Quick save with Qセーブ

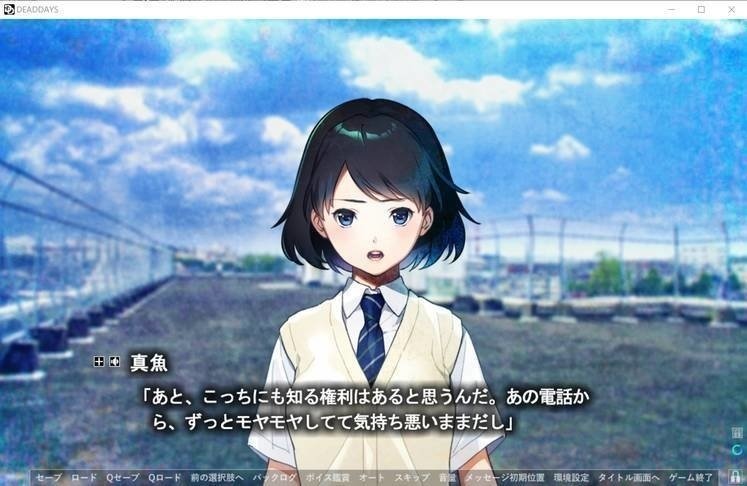click(x=123, y=478)
